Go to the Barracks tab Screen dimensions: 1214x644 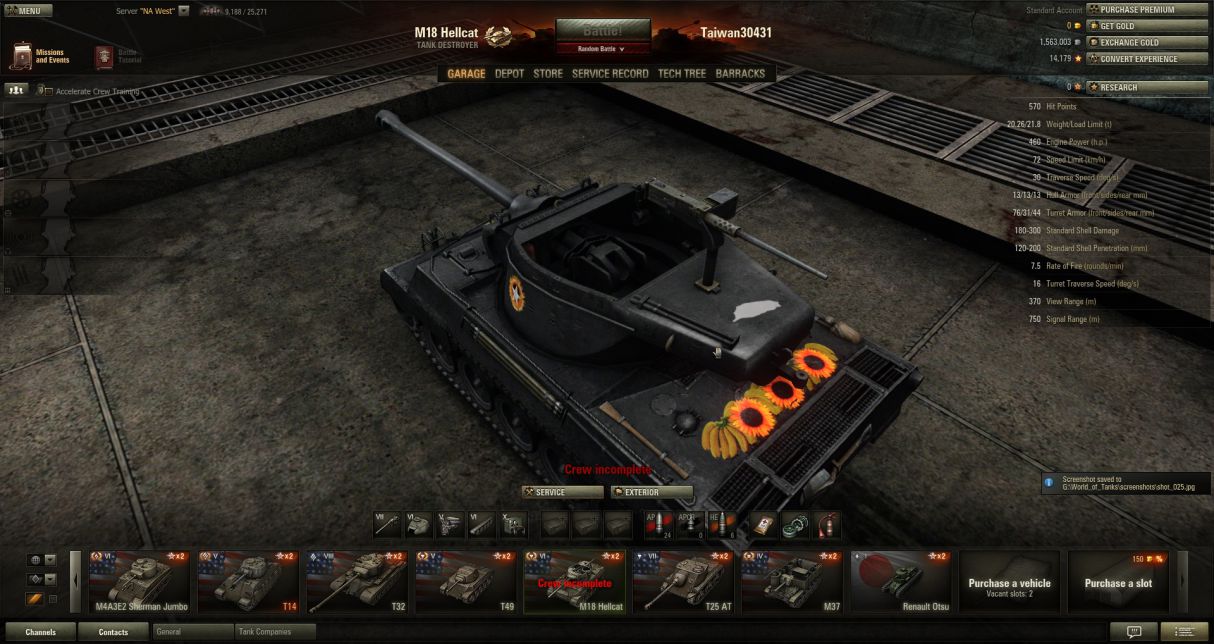pos(740,73)
